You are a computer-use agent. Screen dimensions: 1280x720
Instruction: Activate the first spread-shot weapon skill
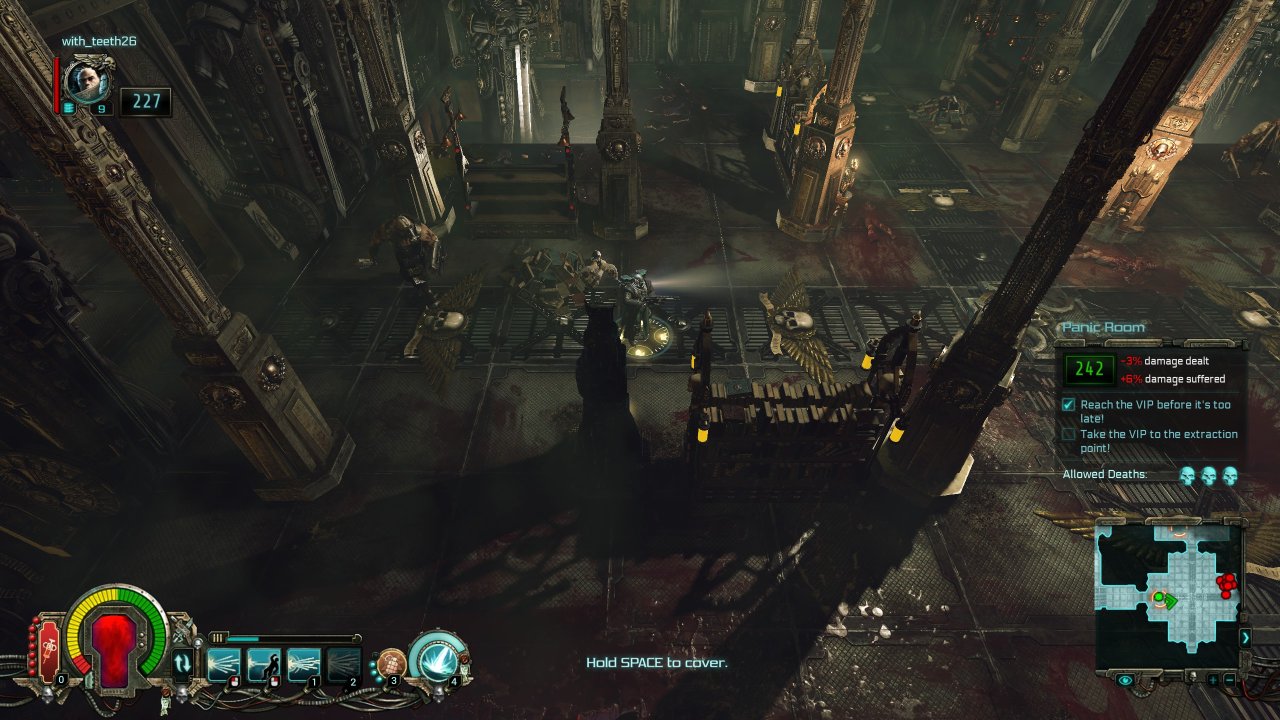pos(223,663)
